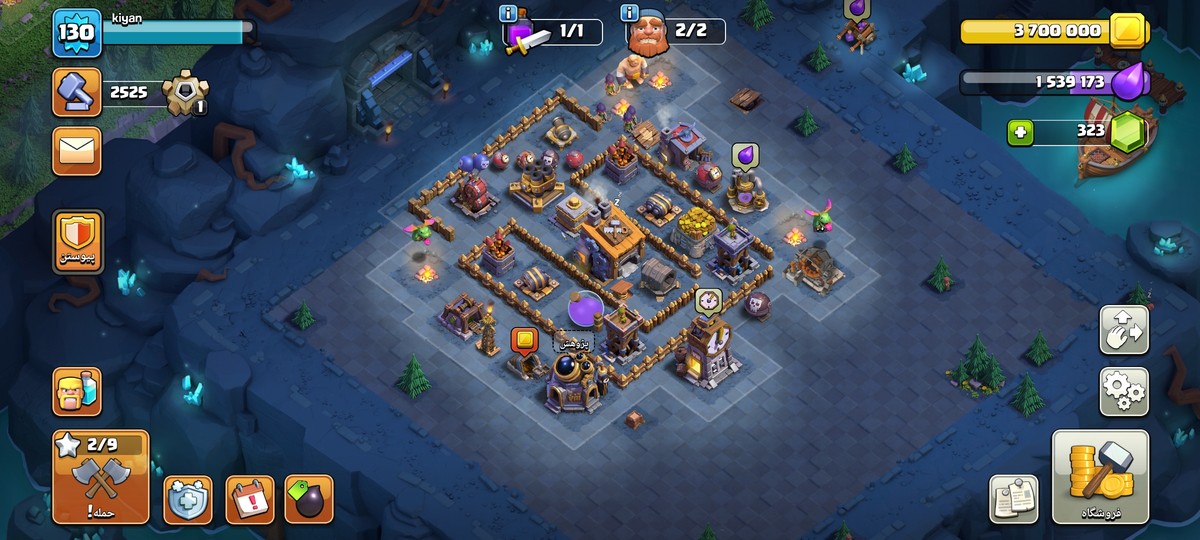Image resolution: width=1200 pixels, height=540 pixels.
Task: Open the pinned notes button beside the shop
Action: (1013, 498)
